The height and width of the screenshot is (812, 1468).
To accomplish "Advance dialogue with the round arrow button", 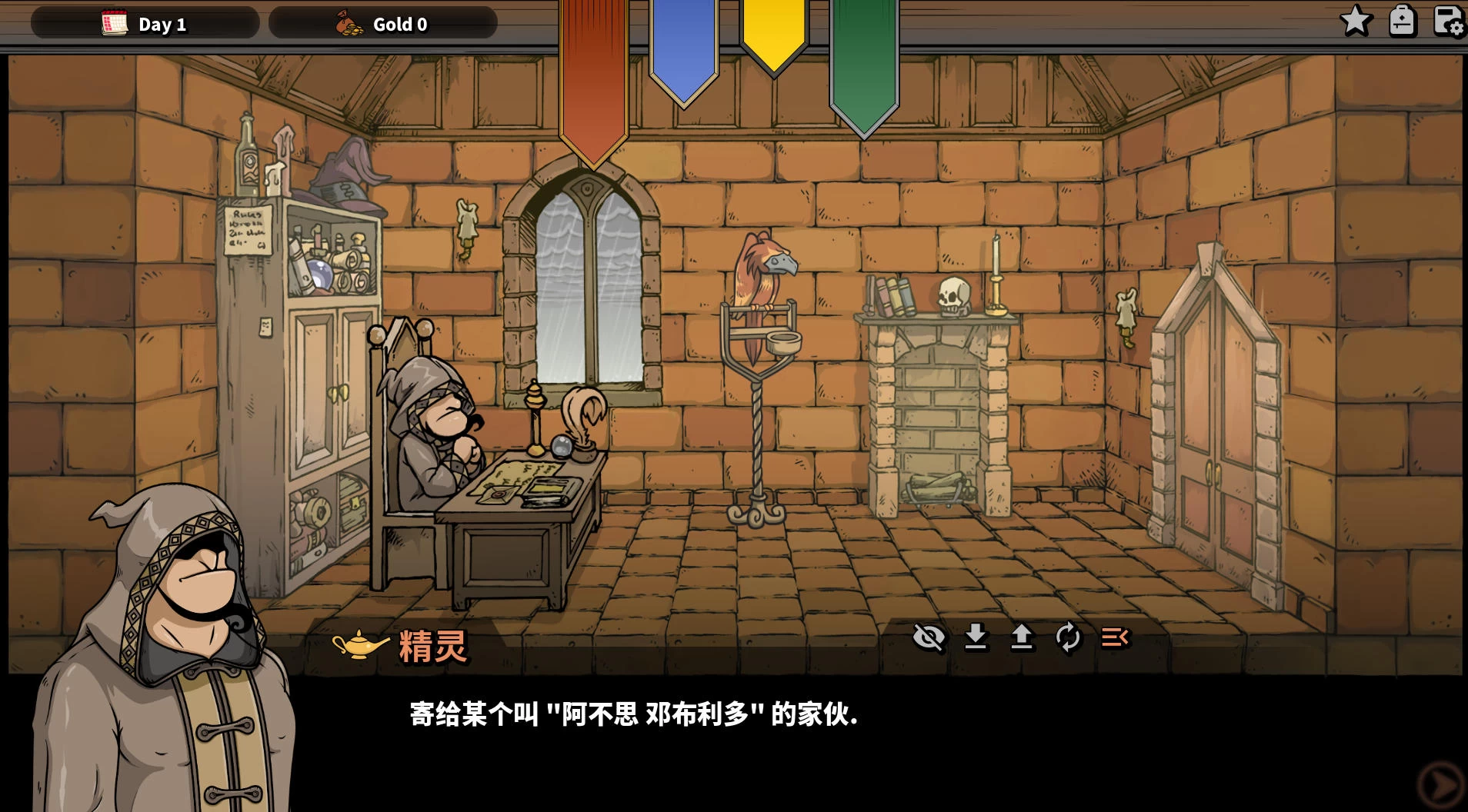I will 1440,785.
